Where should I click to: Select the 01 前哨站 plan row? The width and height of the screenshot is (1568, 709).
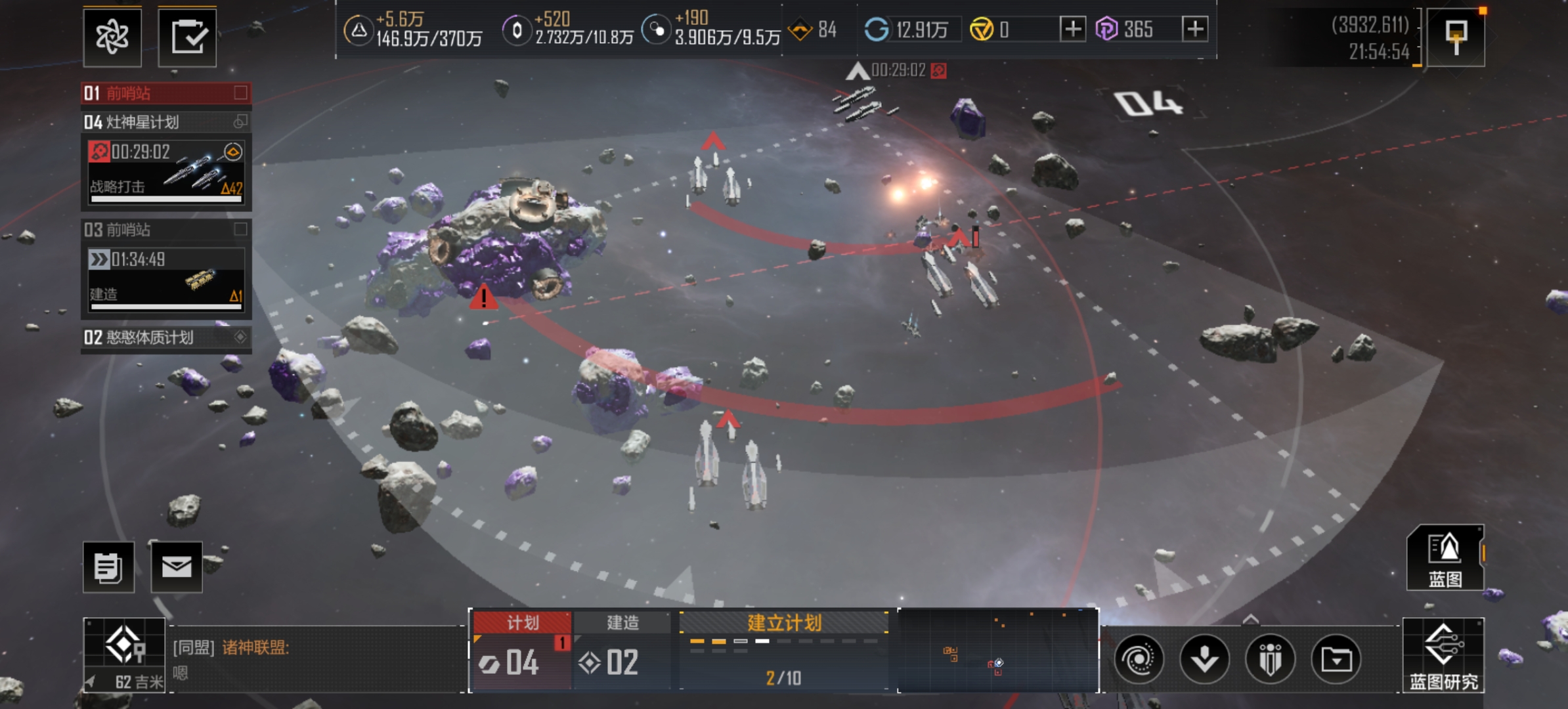click(165, 93)
